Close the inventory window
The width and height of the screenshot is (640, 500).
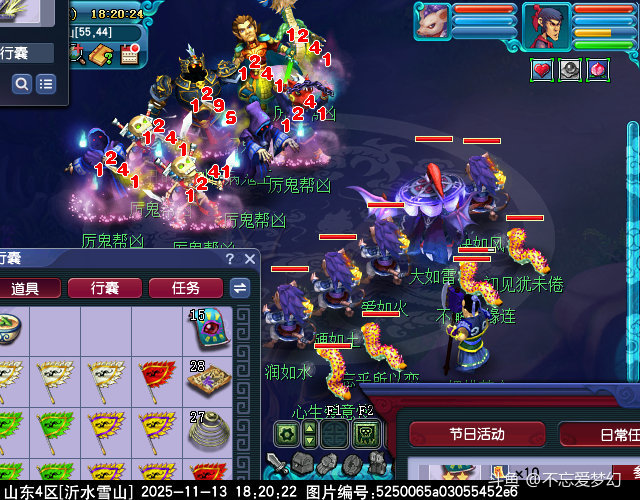tap(250, 260)
